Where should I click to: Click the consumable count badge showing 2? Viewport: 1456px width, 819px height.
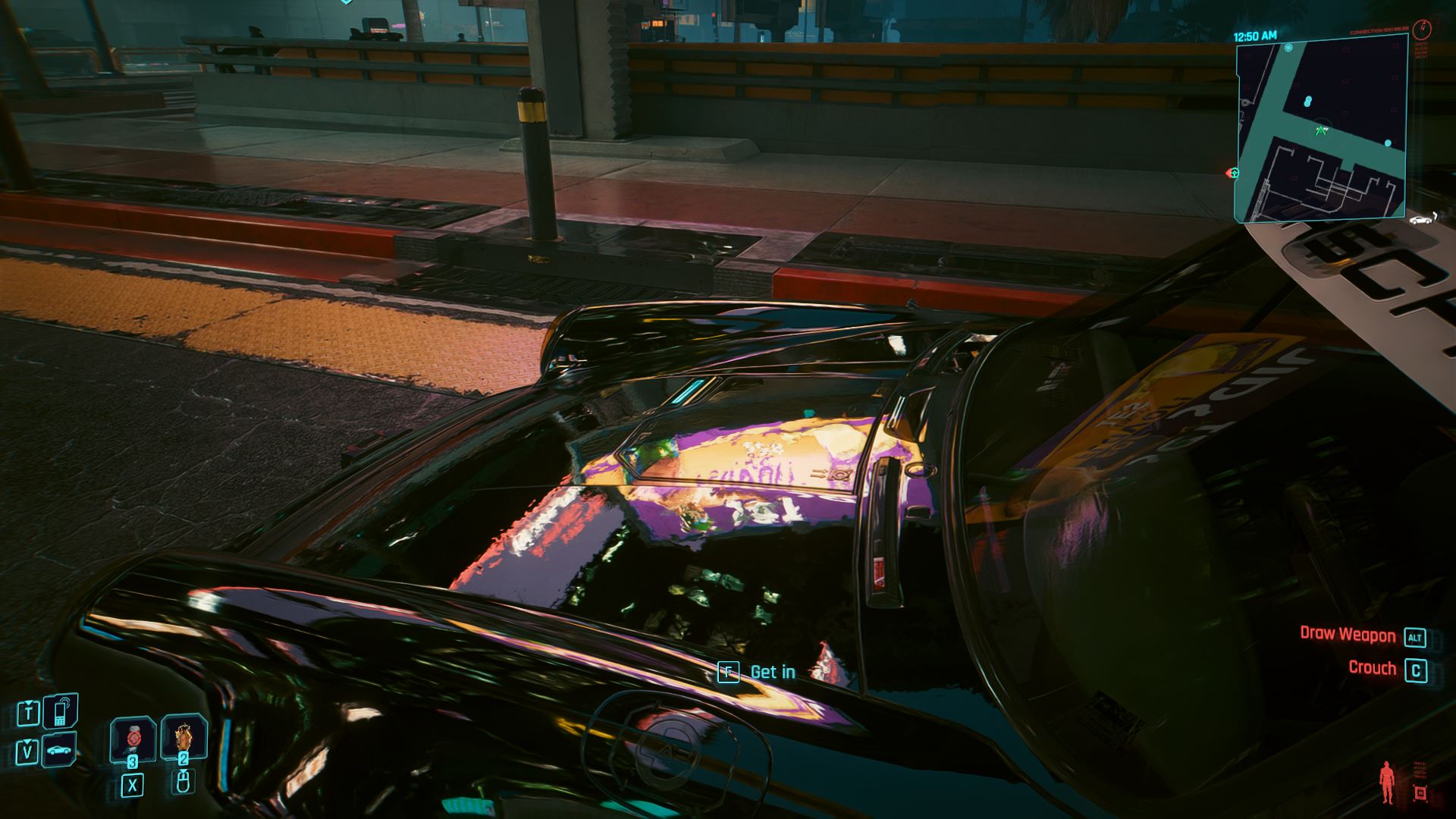pyautogui.click(x=184, y=759)
